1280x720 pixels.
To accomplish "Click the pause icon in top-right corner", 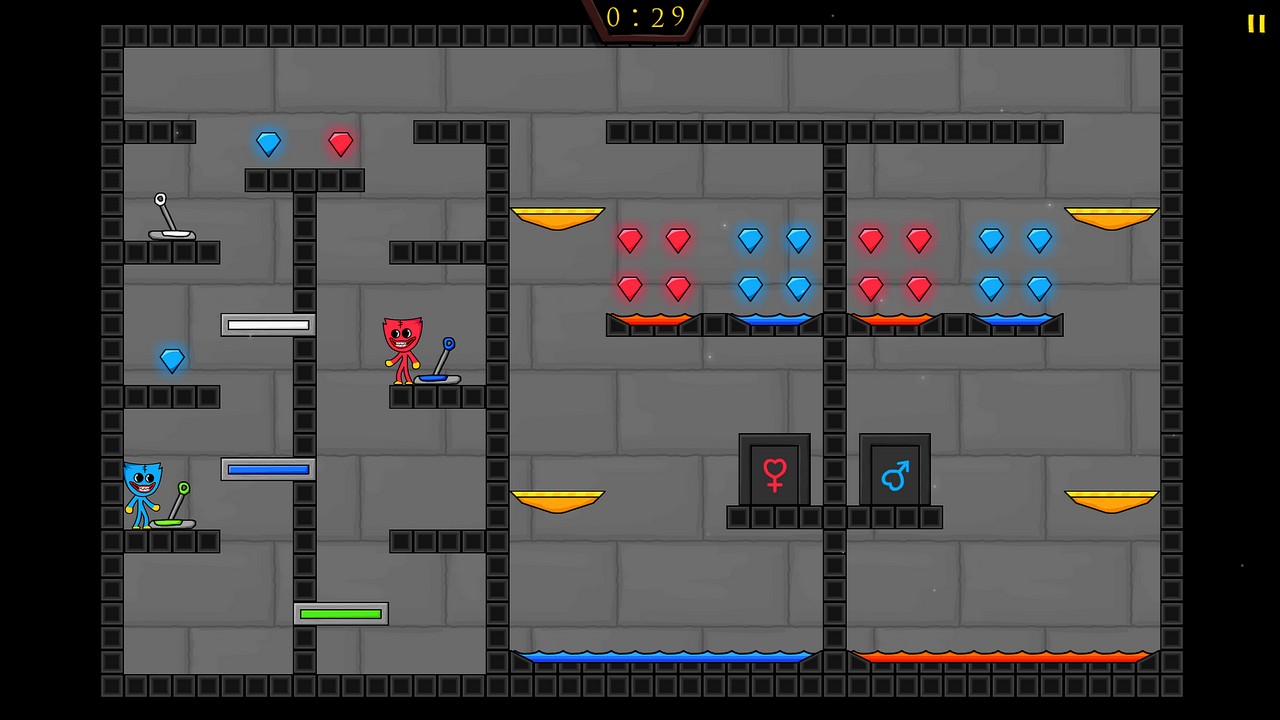I will 1255,23.
